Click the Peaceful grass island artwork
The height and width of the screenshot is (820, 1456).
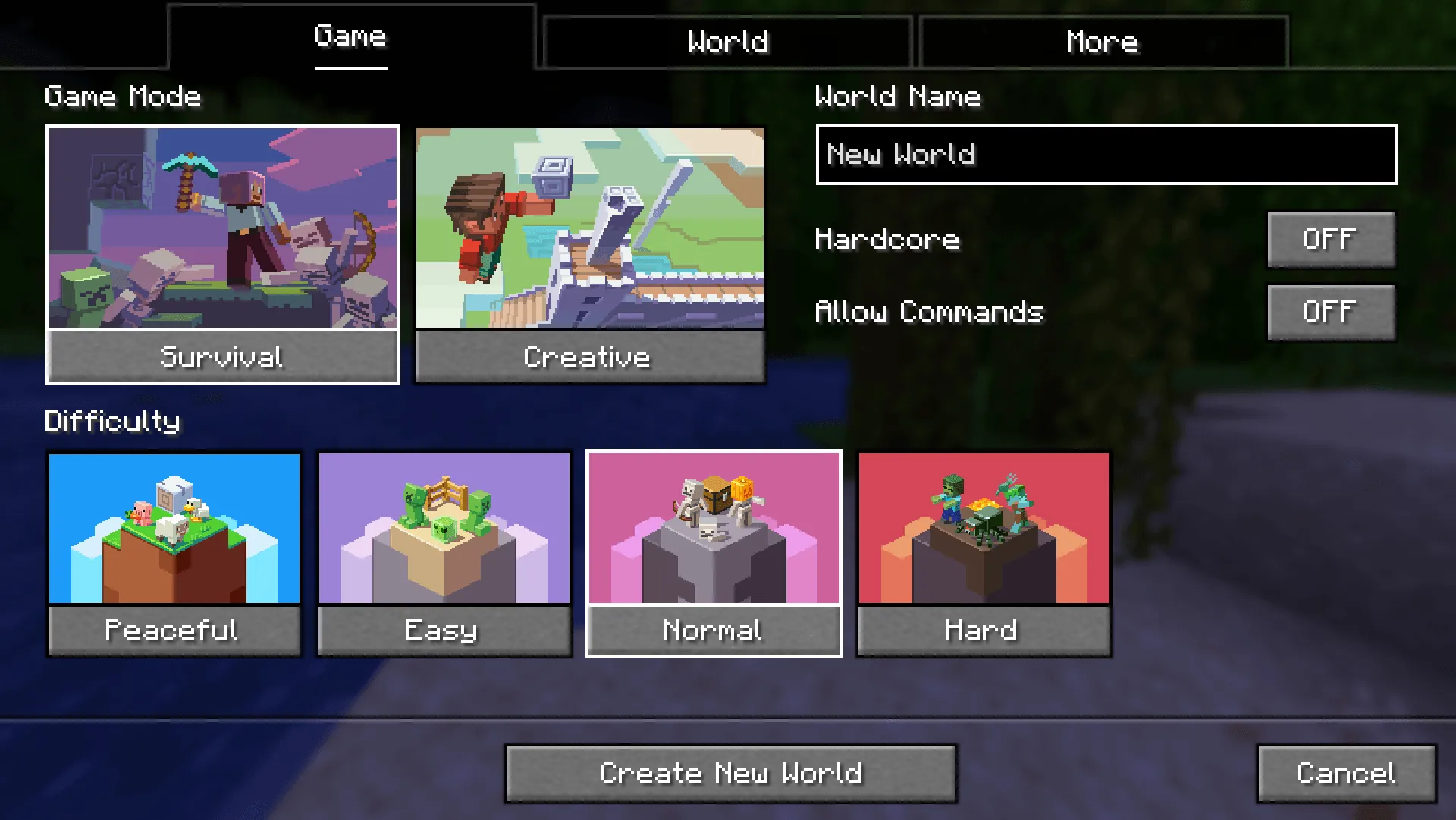click(173, 529)
